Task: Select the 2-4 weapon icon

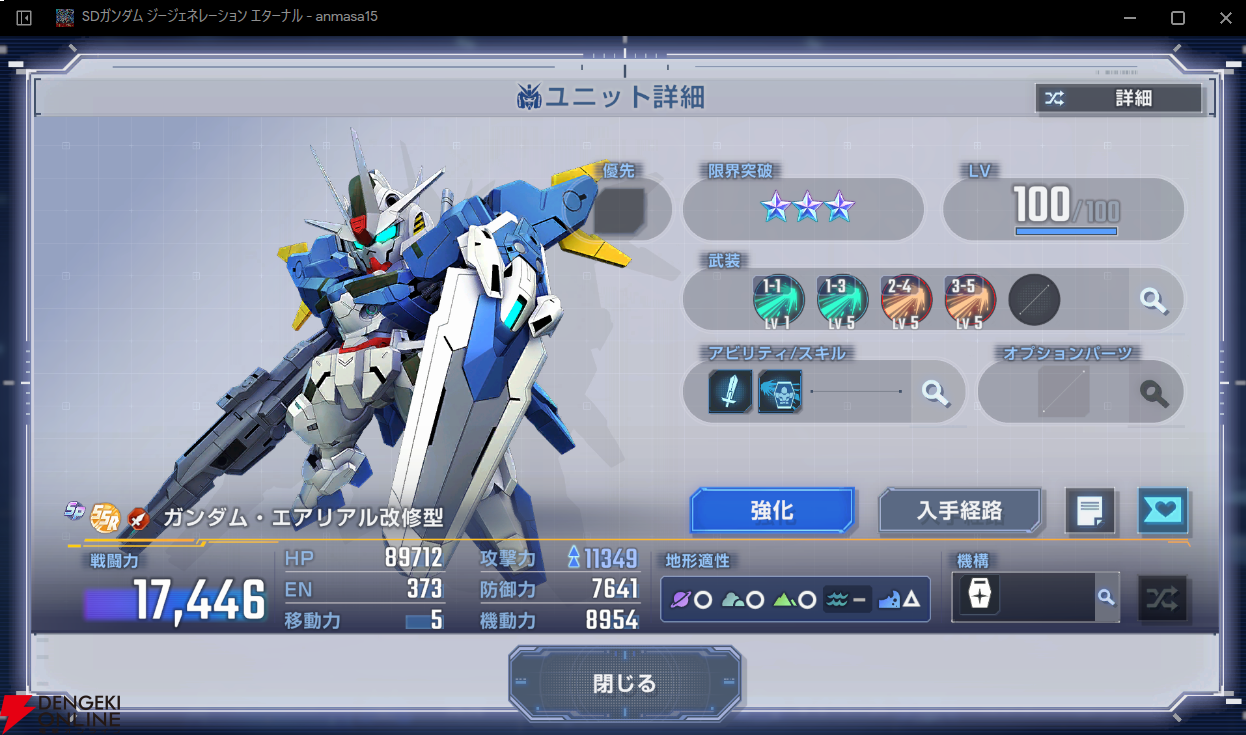Action: coord(906,300)
